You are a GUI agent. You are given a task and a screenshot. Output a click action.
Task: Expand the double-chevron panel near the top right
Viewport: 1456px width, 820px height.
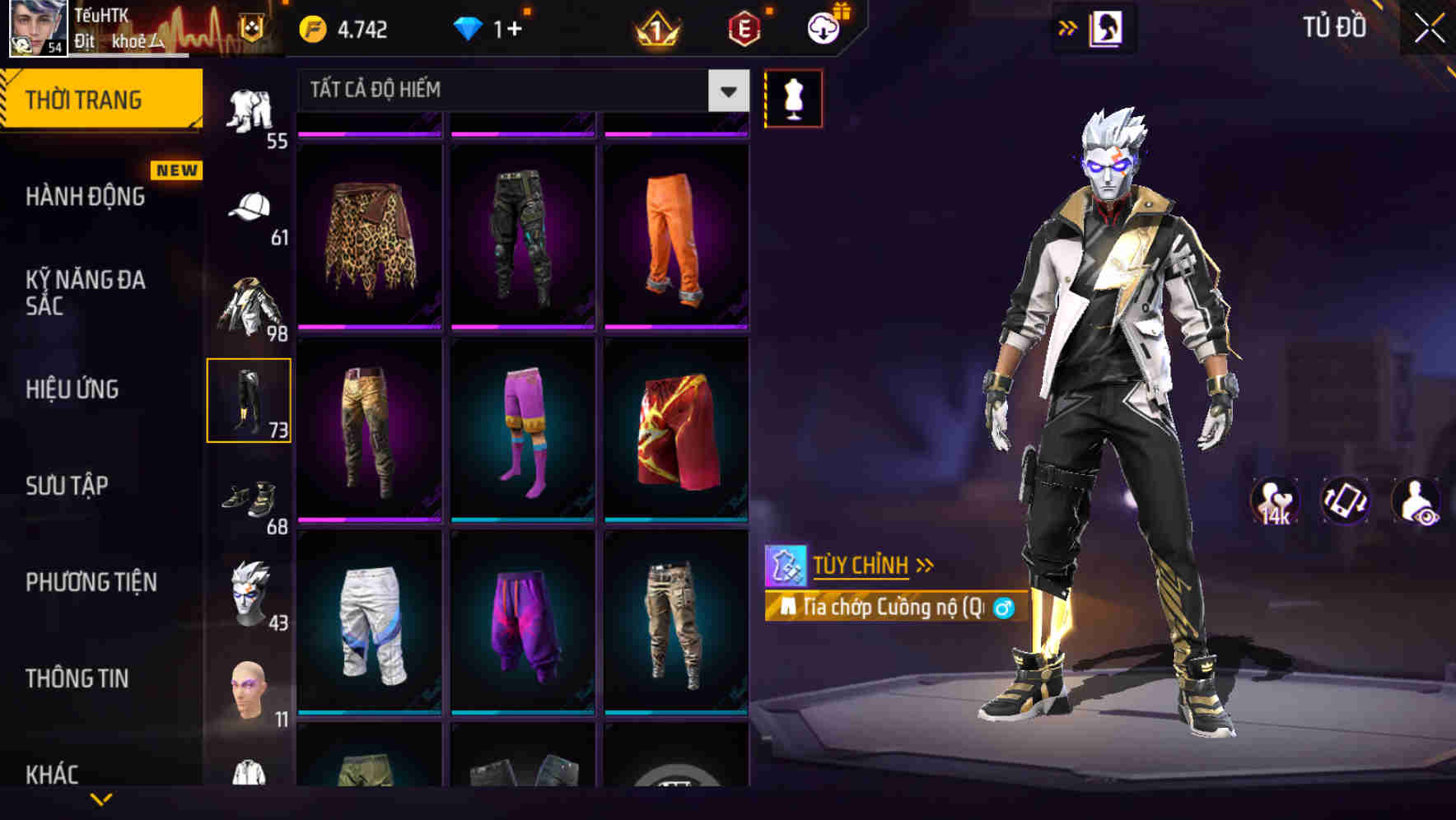(1067, 26)
